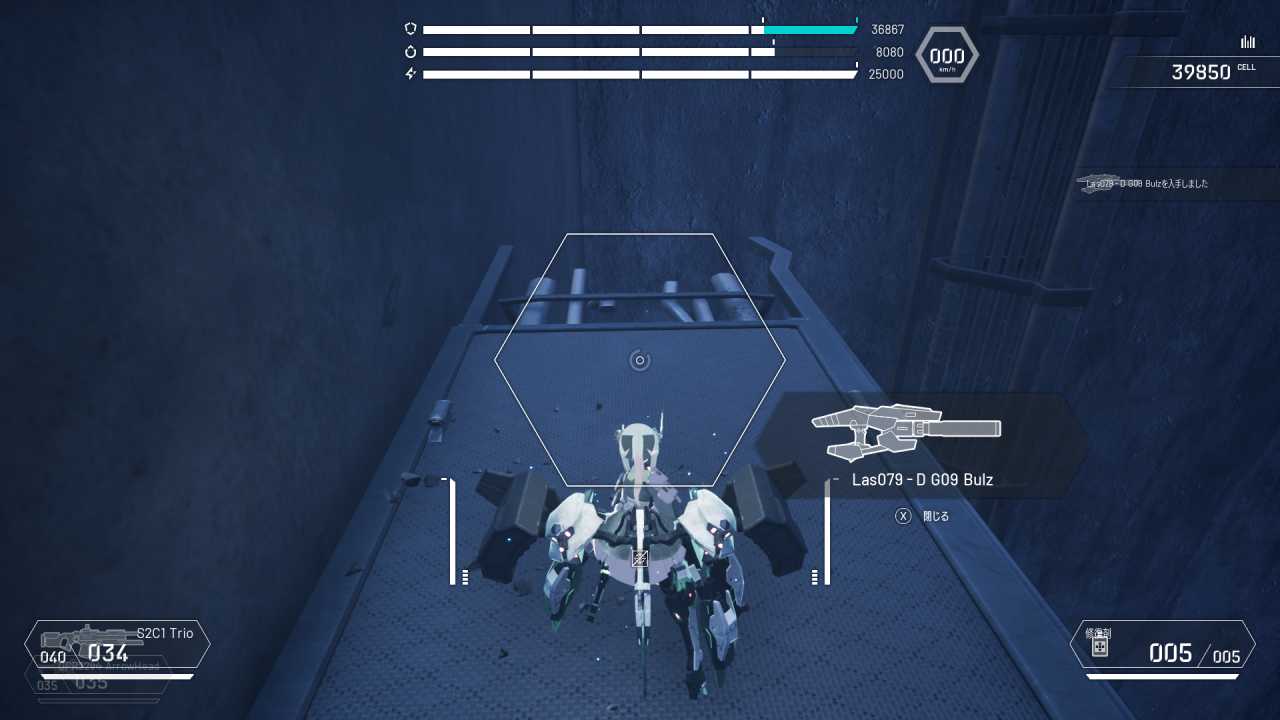Select the Las079-D G09 Bulz weapon image
Screen dimensions: 1280x720
point(905,430)
